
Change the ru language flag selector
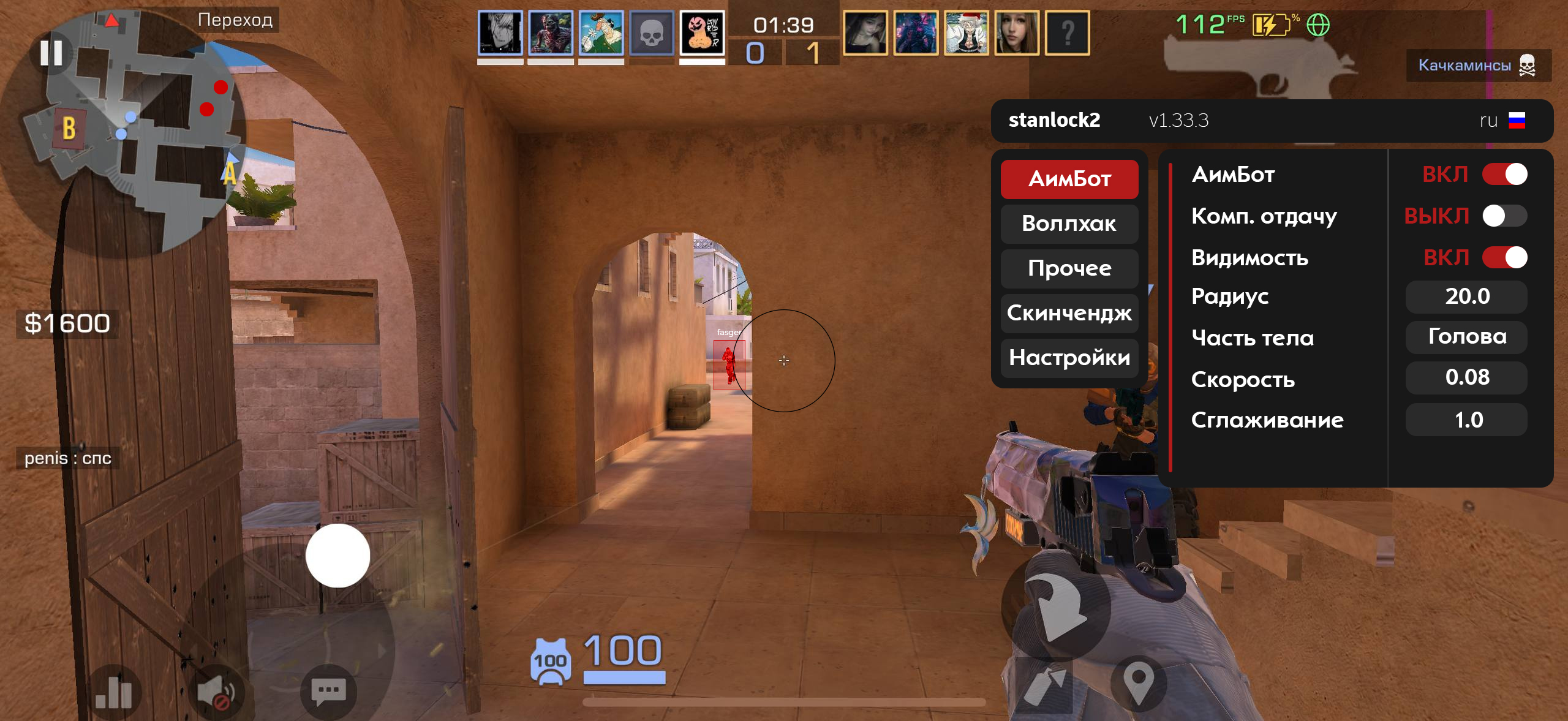point(1502,121)
